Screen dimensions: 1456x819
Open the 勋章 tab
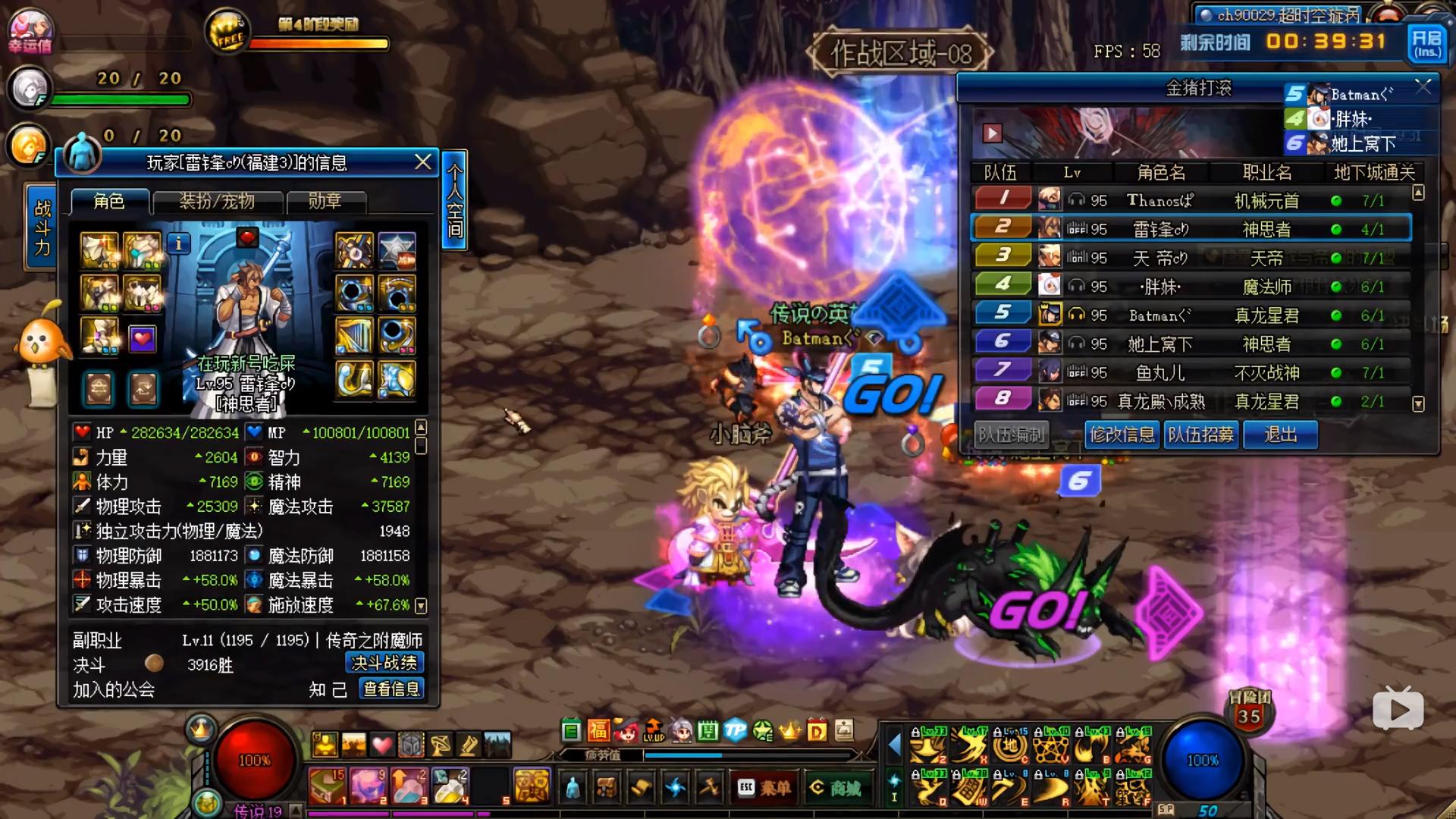[x=325, y=202]
